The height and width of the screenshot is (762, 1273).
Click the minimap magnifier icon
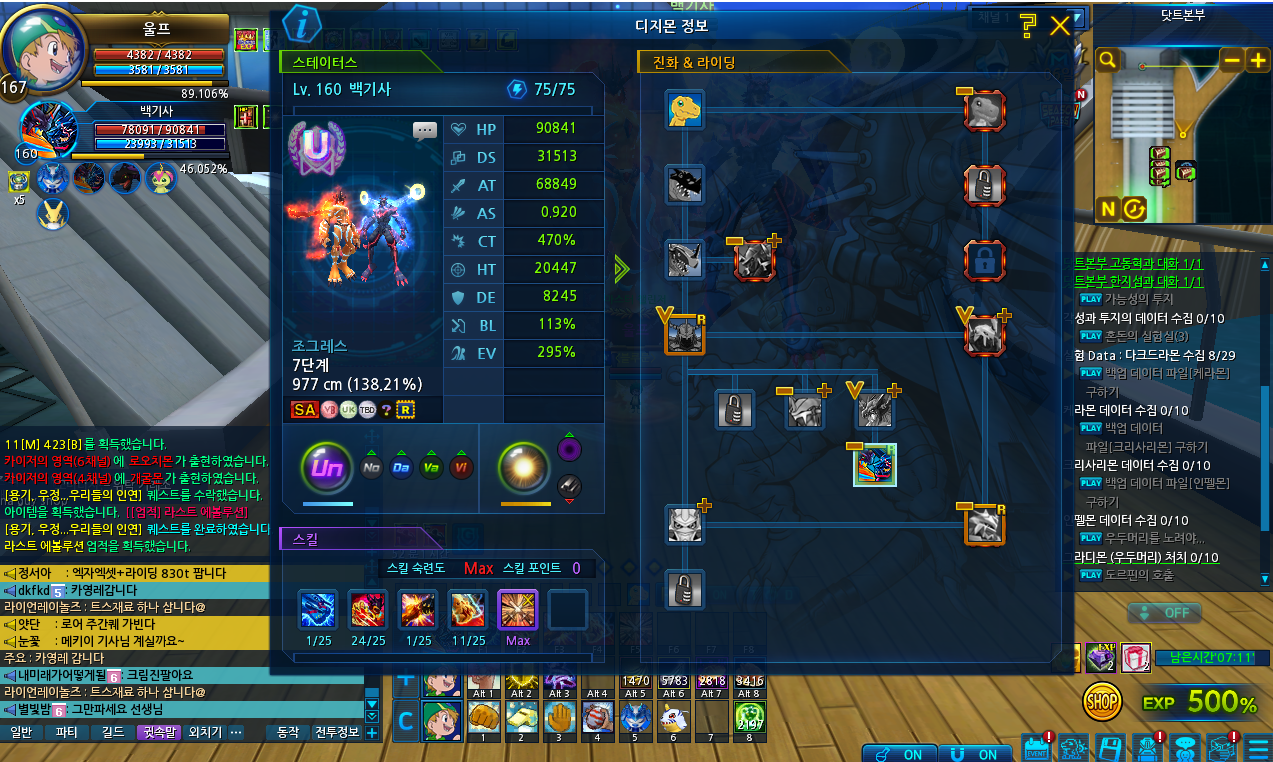1107,60
